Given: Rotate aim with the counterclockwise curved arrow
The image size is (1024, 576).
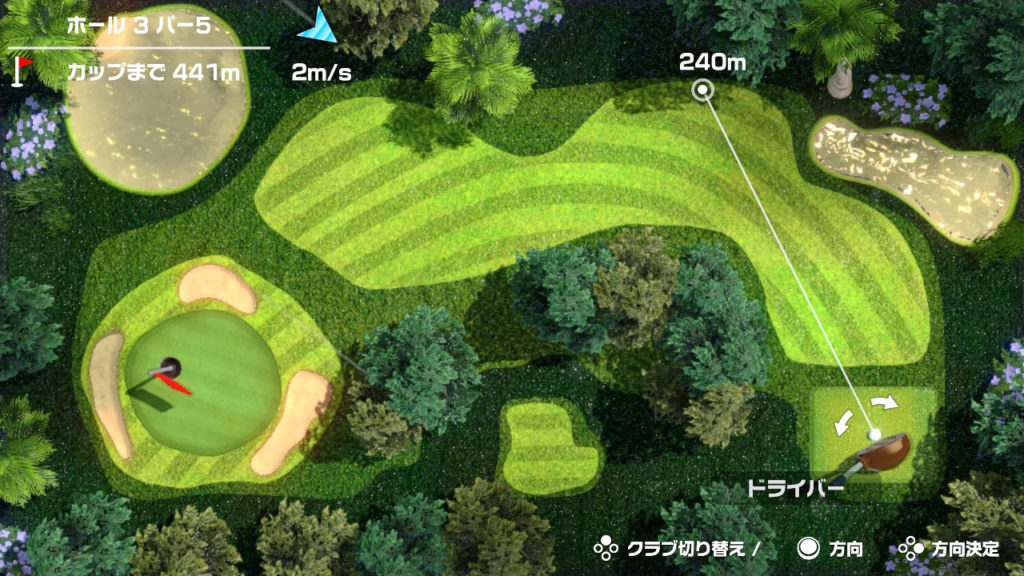Looking at the screenshot, I should pyautogui.click(x=843, y=421).
